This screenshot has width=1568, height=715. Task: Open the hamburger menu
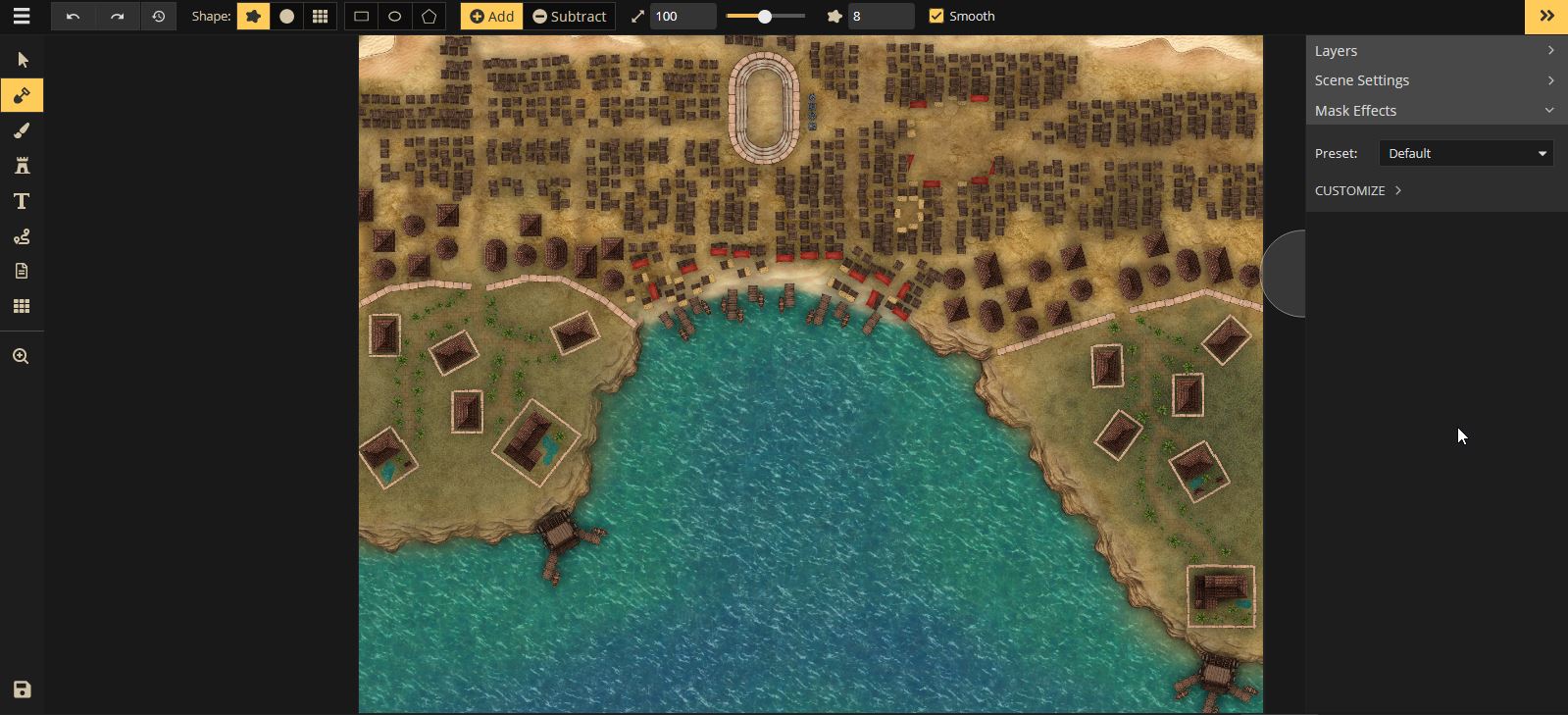22,16
